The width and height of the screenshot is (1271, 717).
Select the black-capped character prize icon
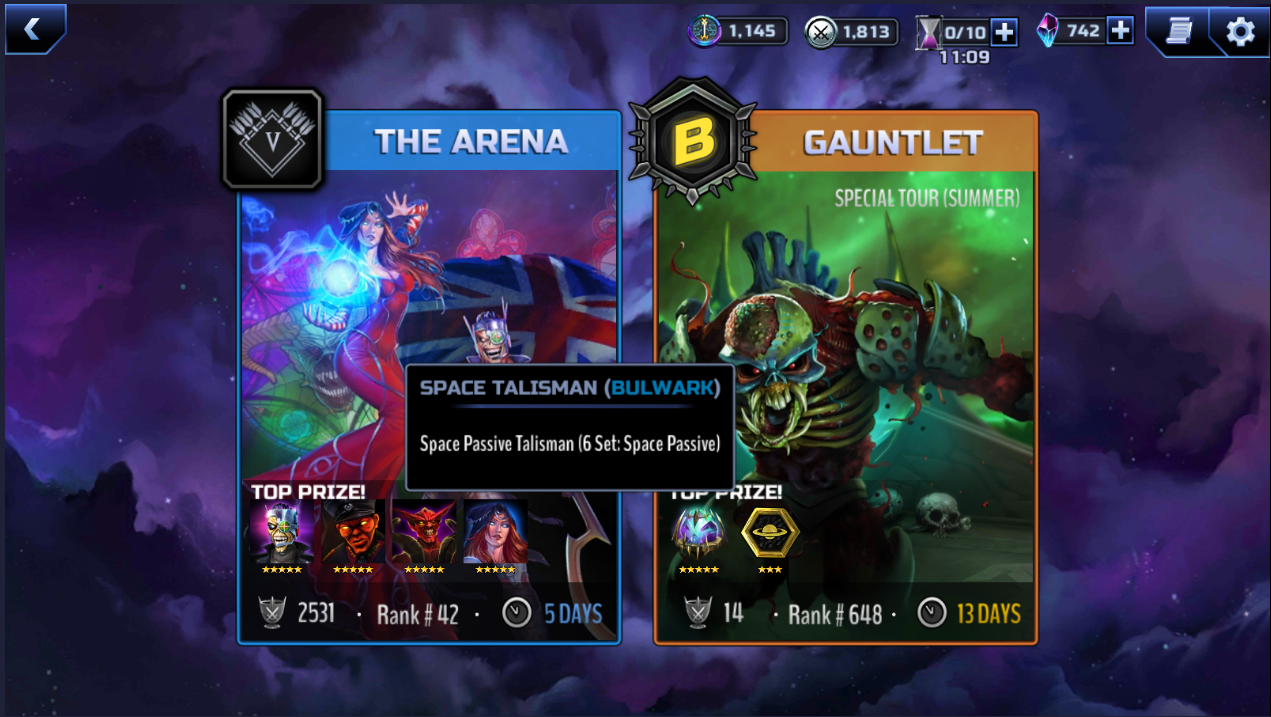tap(352, 533)
